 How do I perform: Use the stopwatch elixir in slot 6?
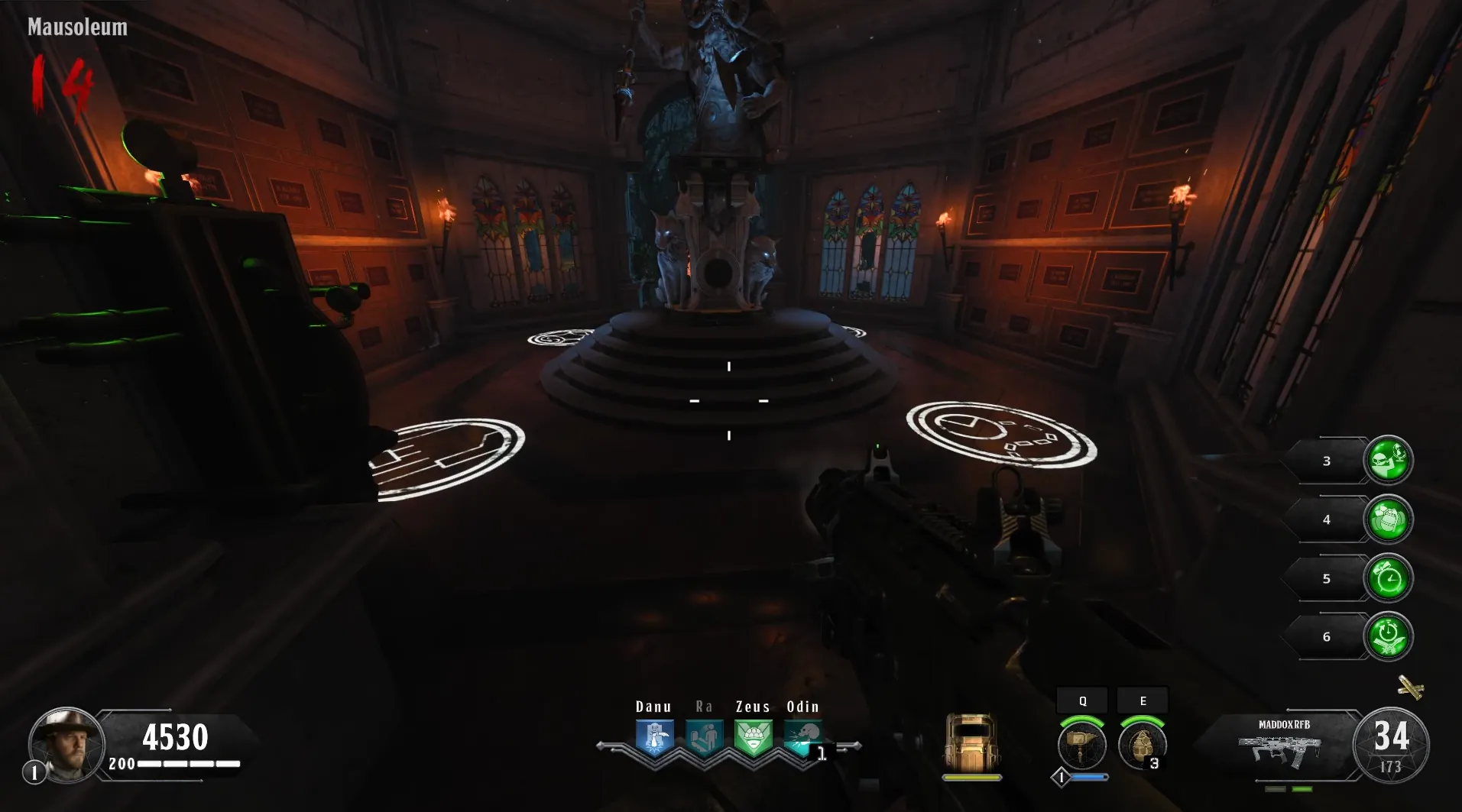point(1388,636)
